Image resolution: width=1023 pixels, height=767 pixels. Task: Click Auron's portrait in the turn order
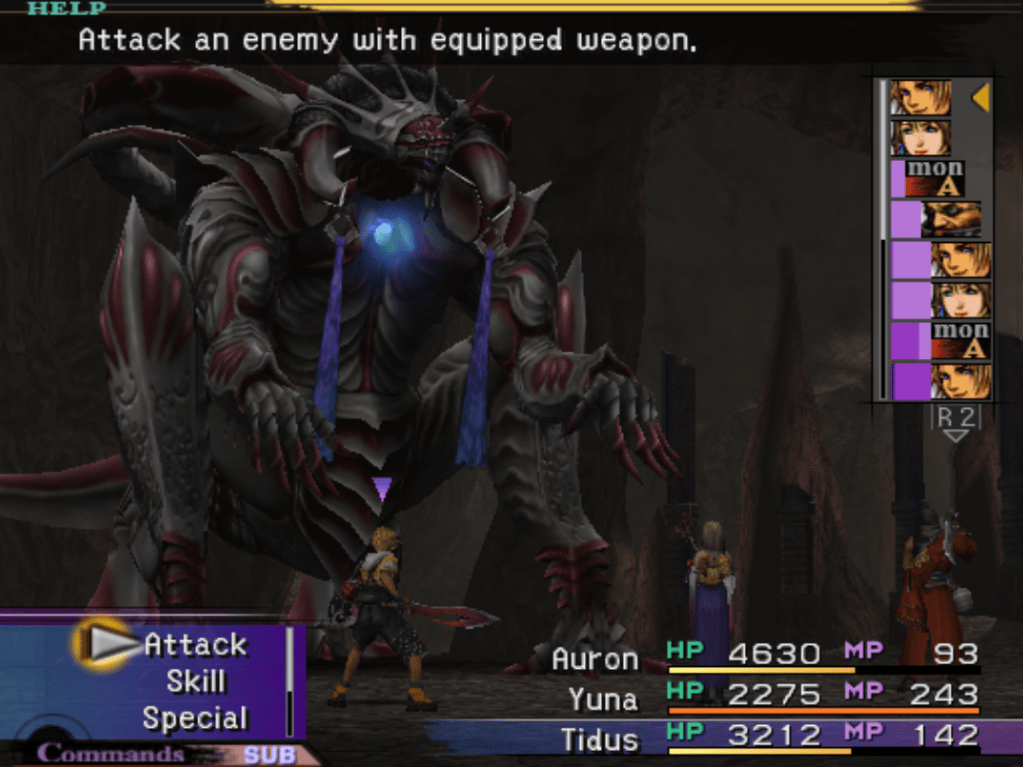(950, 219)
